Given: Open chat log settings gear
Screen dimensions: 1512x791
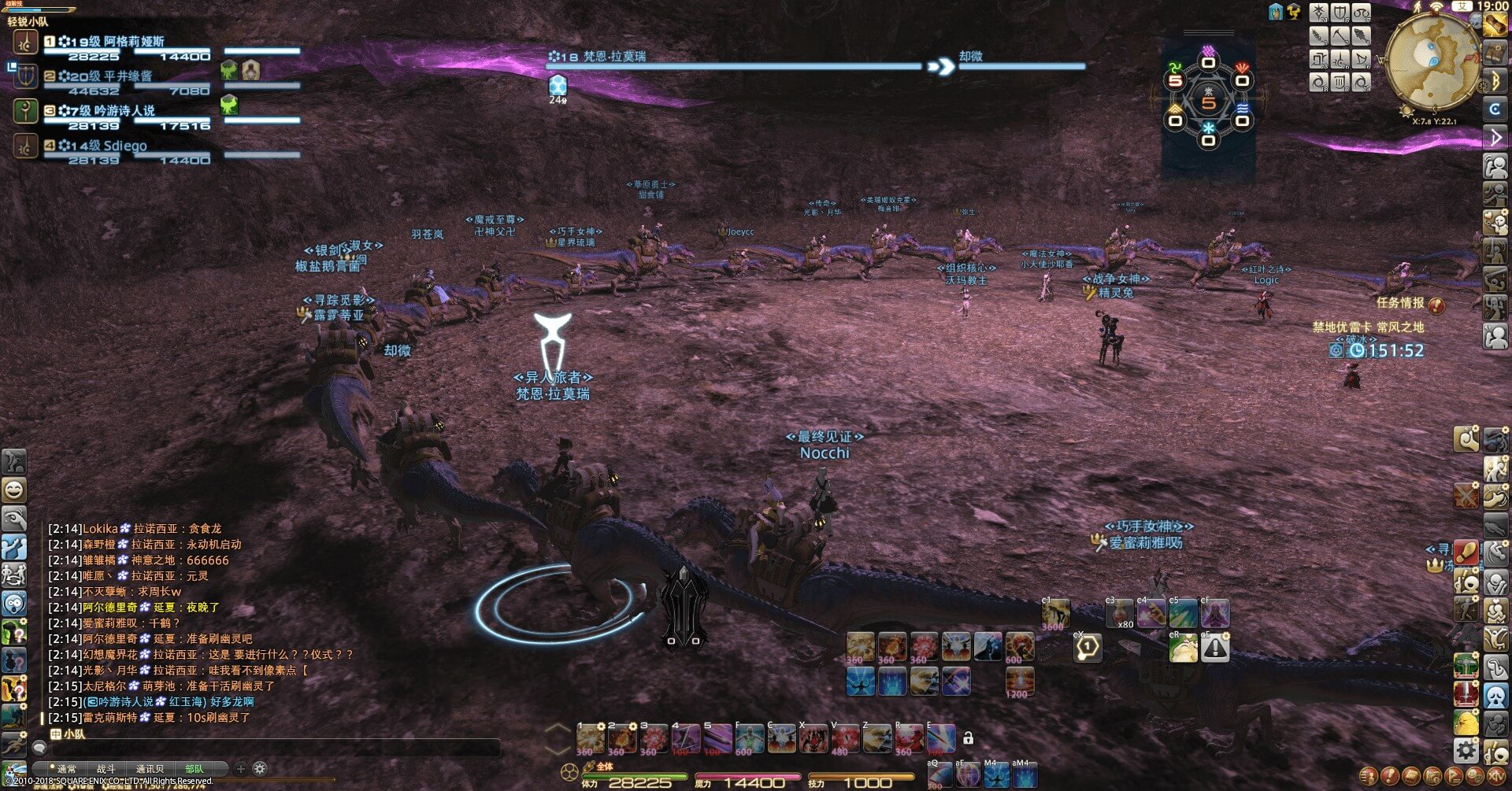Looking at the screenshot, I should [x=260, y=768].
